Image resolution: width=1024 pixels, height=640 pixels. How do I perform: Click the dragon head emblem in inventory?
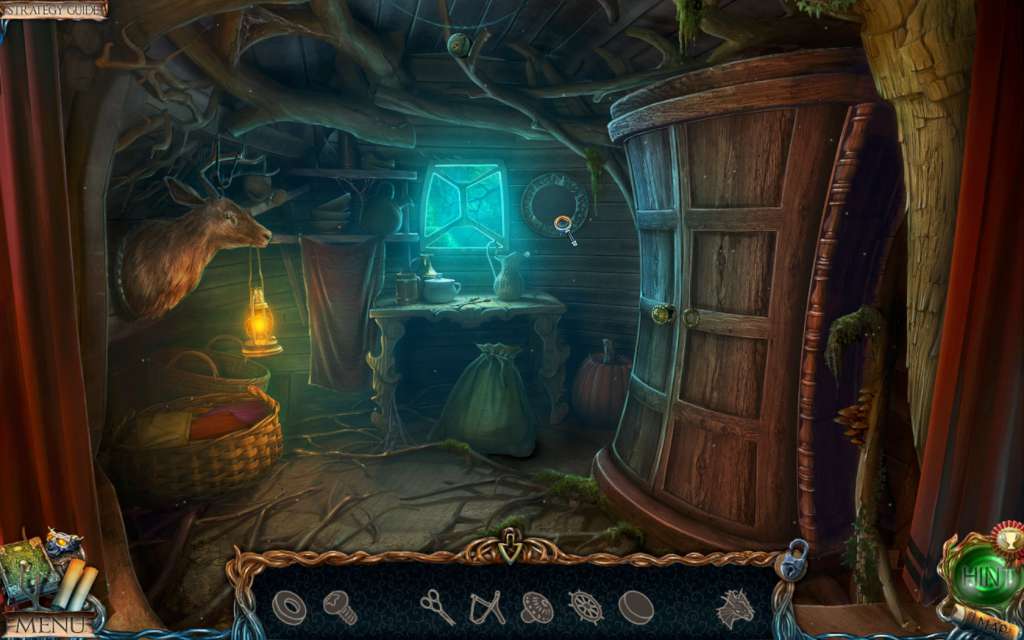(734, 607)
